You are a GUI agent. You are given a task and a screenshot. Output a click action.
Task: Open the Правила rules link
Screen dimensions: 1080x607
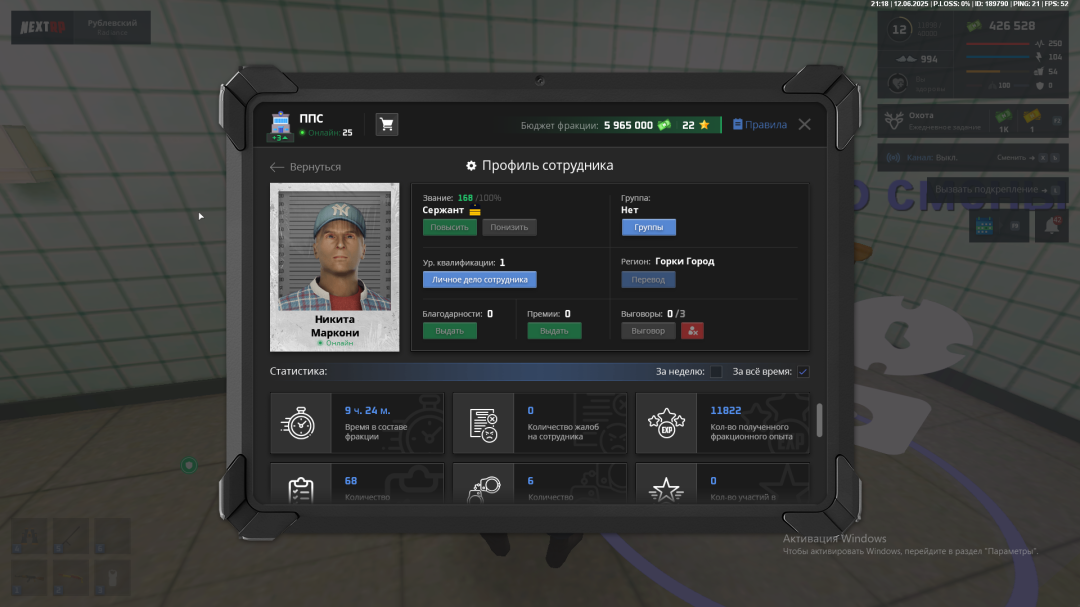tap(760, 125)
